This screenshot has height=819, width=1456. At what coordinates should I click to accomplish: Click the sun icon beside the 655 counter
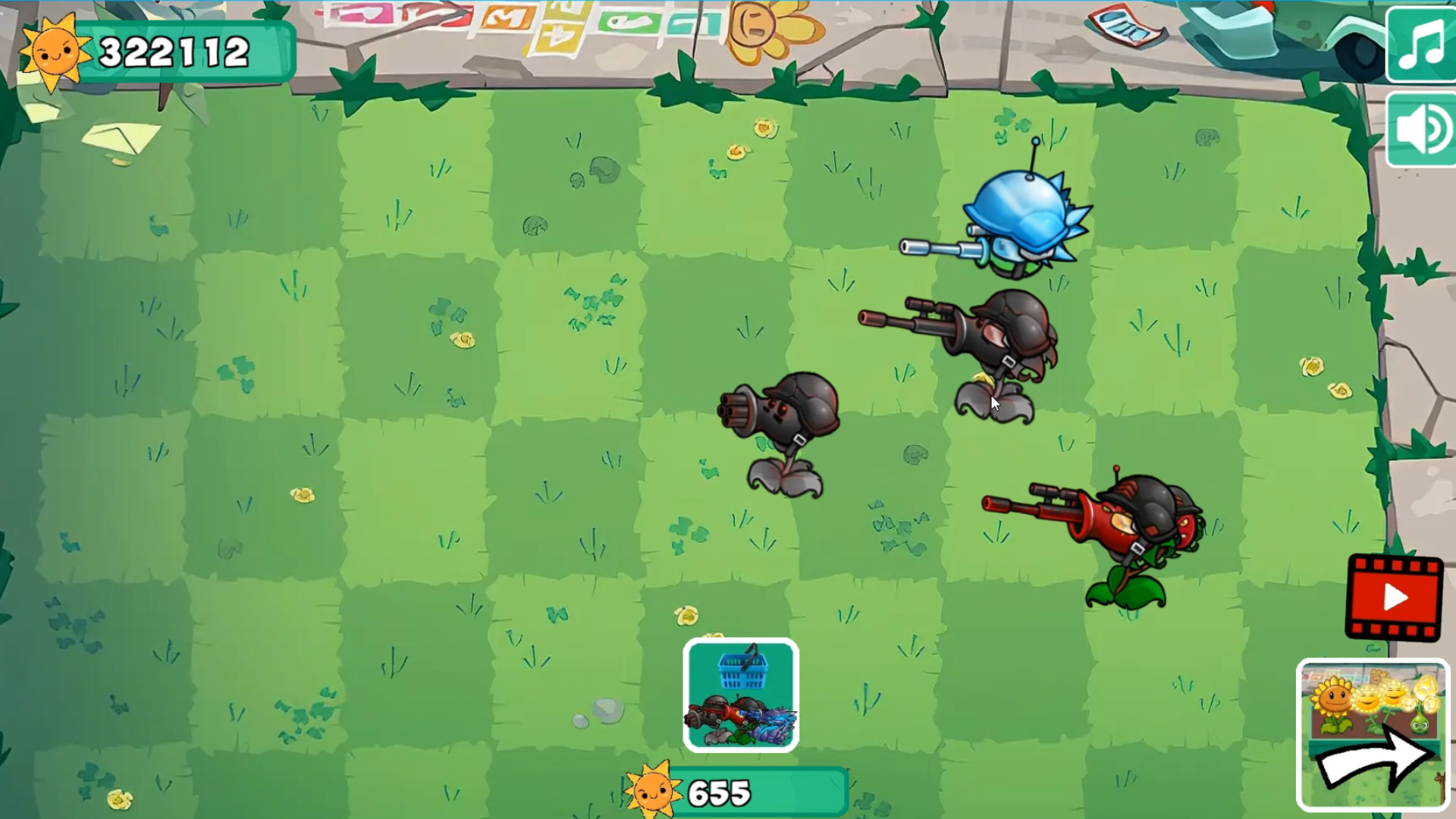[x=654, y=790]
